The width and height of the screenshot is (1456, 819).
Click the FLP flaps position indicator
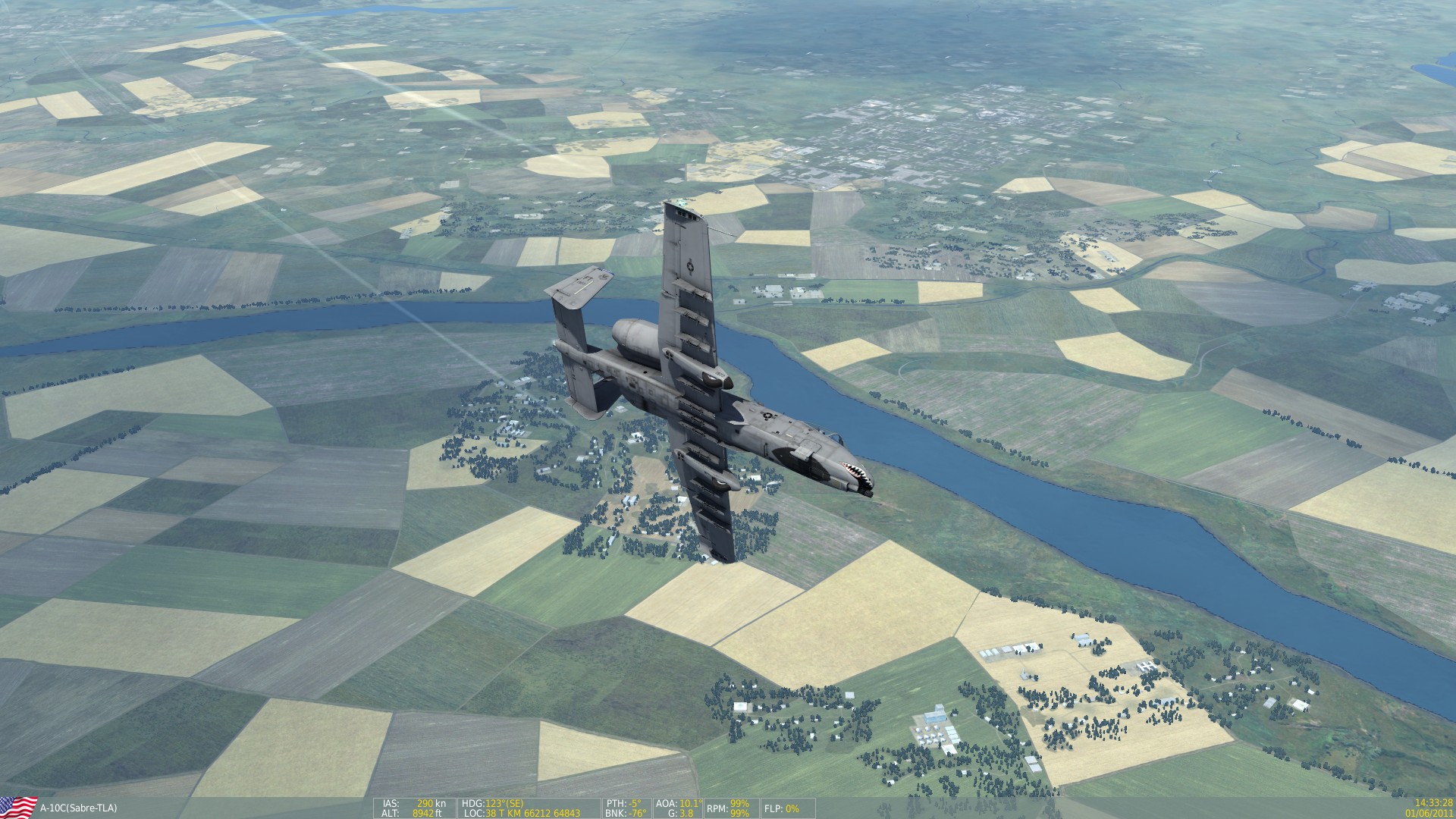point(781,808)
